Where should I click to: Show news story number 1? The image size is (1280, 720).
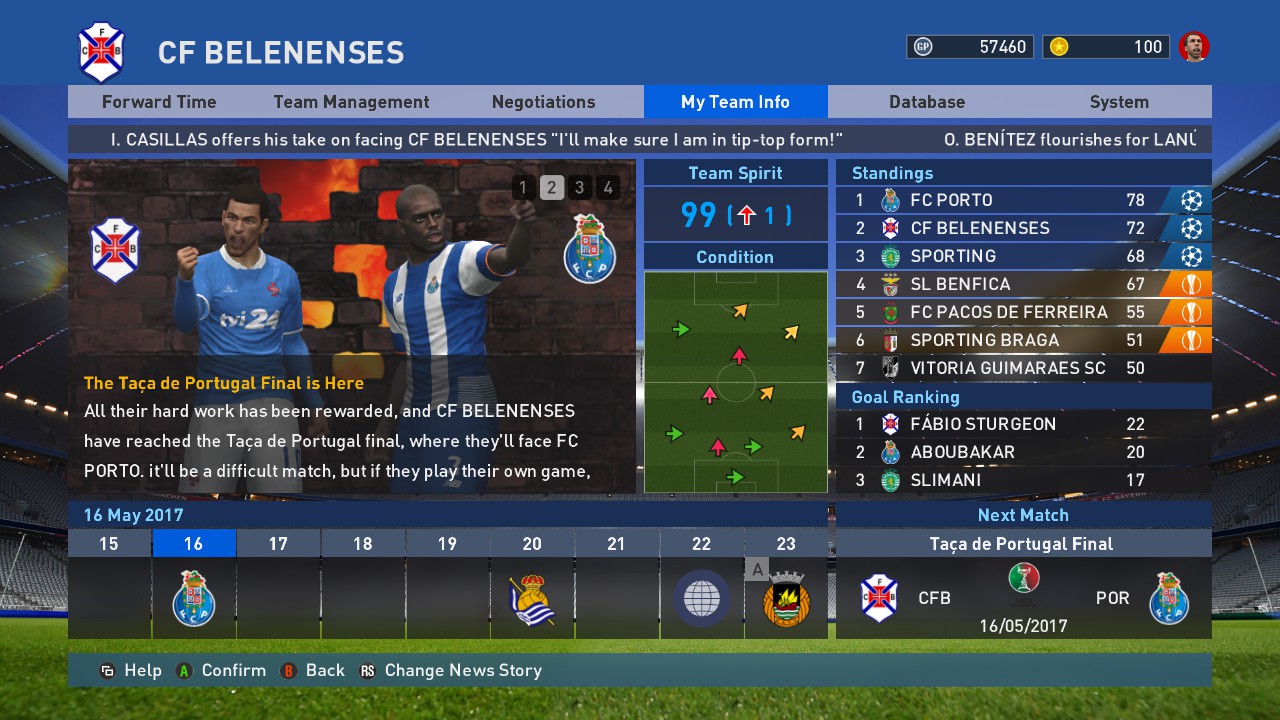(523, 187)
